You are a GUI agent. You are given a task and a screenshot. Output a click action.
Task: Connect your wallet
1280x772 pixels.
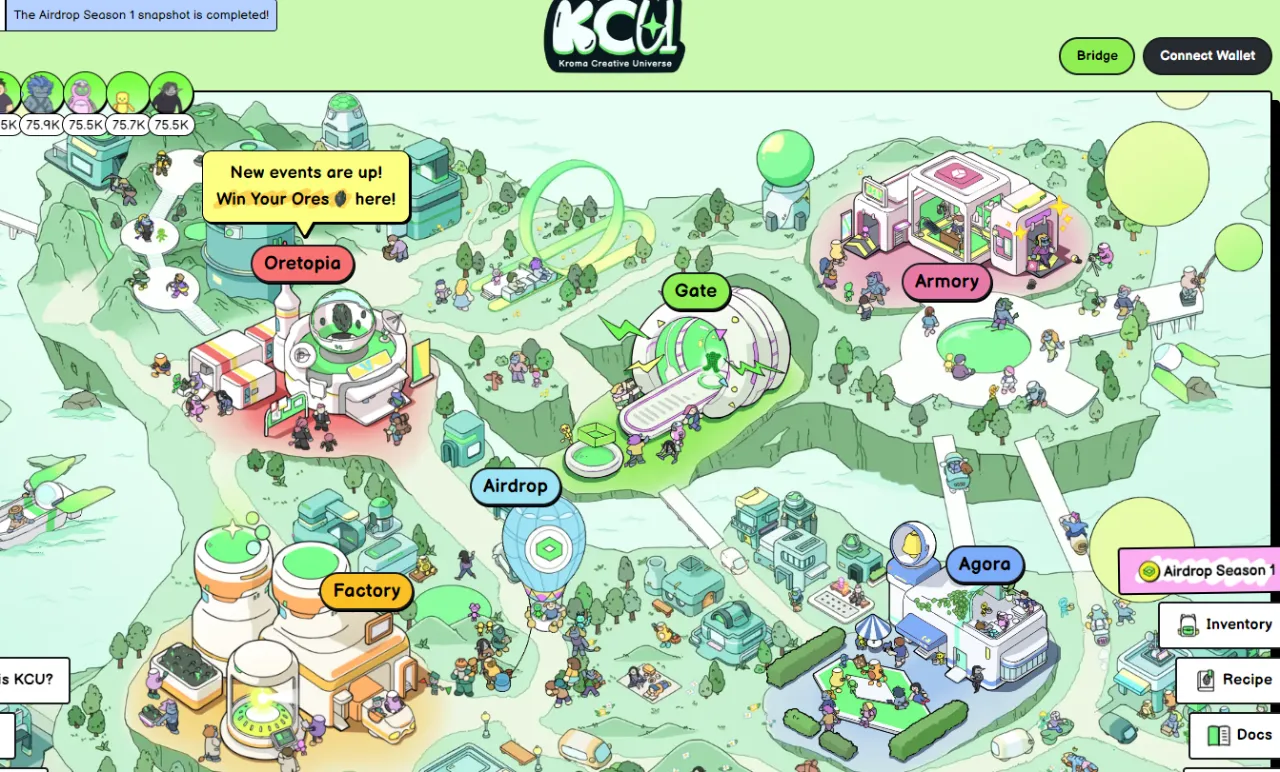1207,56
